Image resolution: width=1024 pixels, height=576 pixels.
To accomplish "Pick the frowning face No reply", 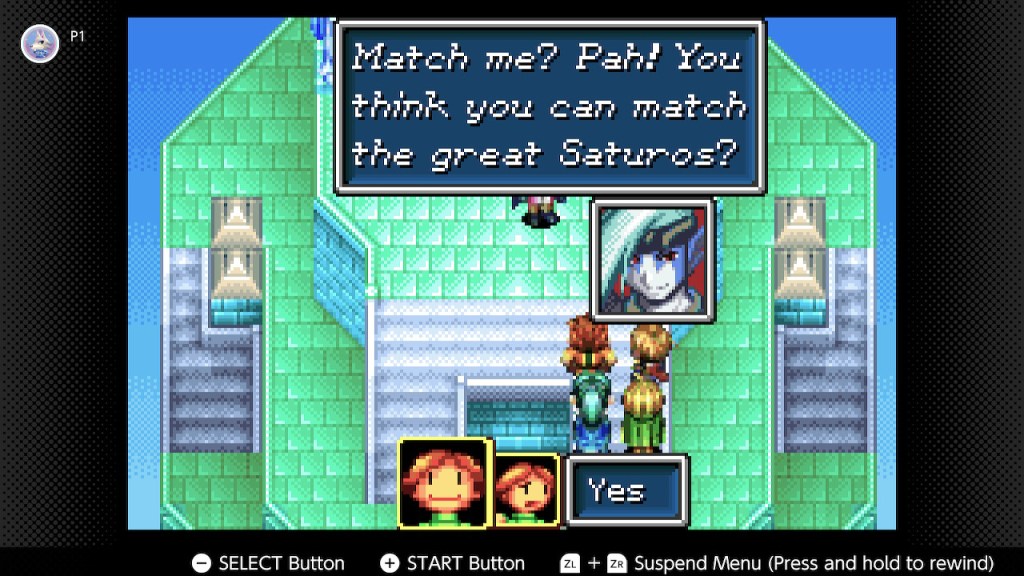I will point(526,490).
